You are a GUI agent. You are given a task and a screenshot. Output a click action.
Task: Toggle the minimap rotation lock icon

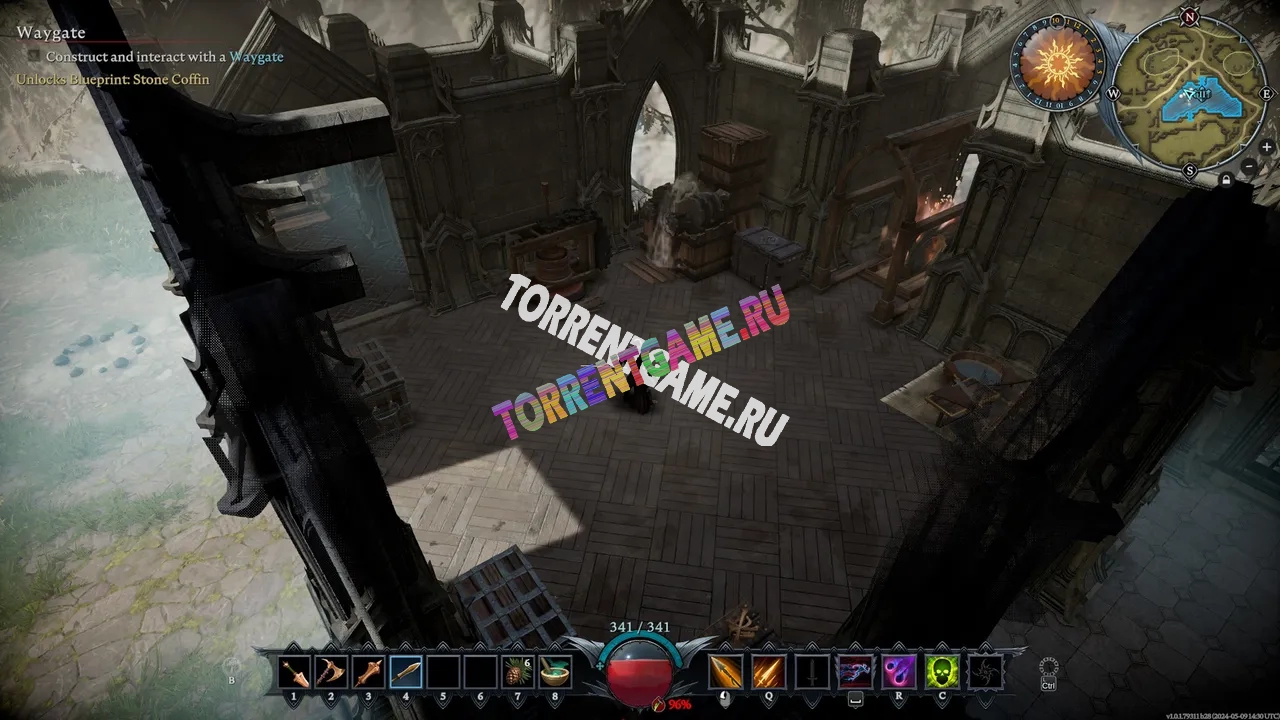[x=1225, y=180]
